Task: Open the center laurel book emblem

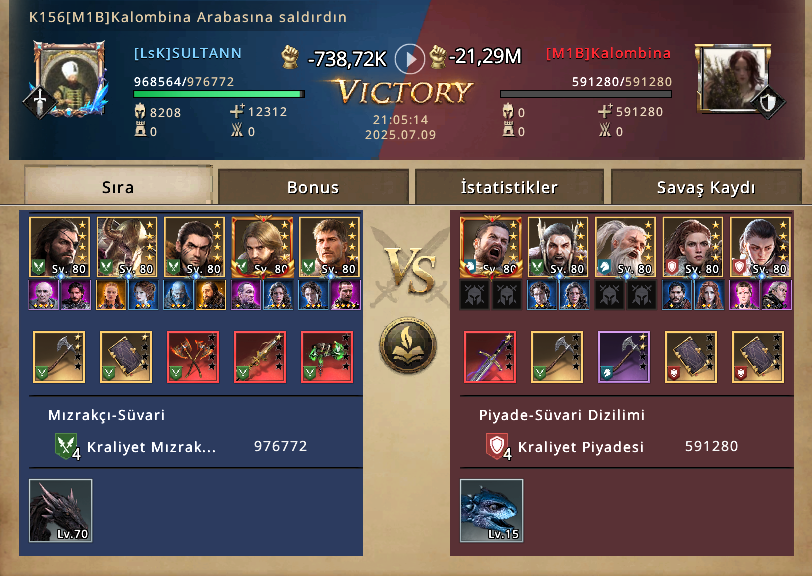Action: click(407, 344)
